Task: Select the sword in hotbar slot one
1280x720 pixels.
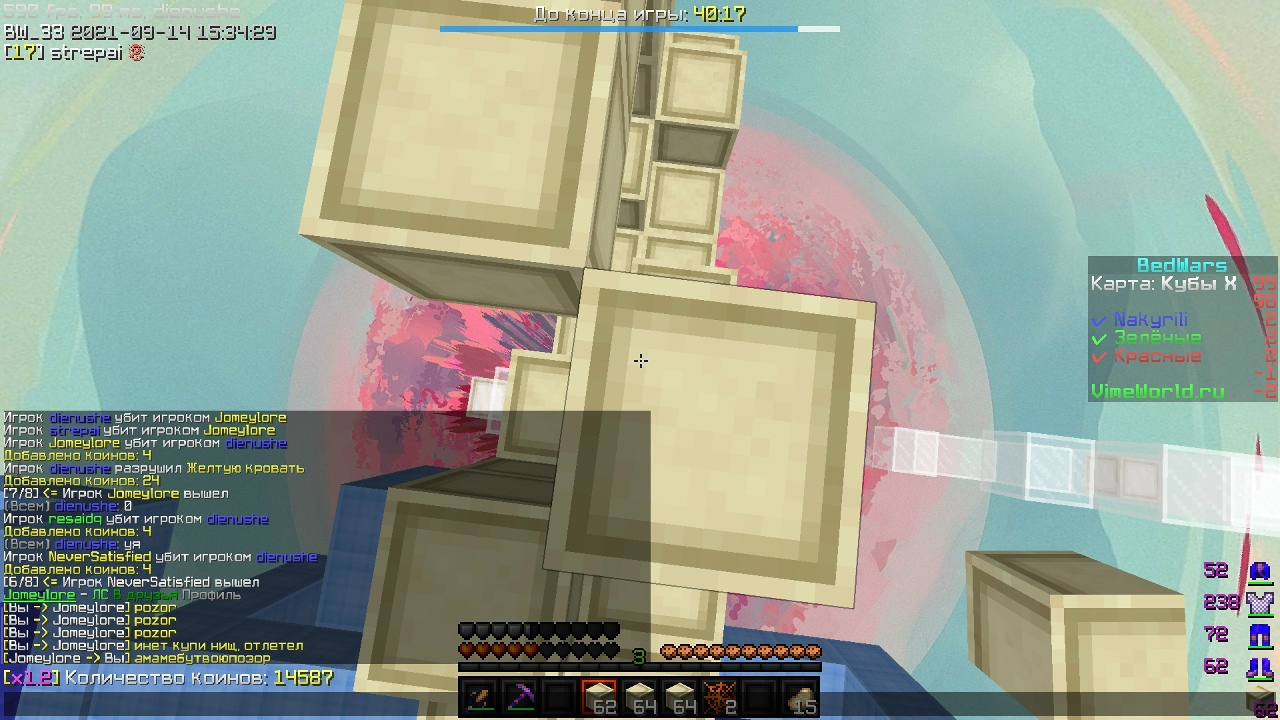Action: 482,697
